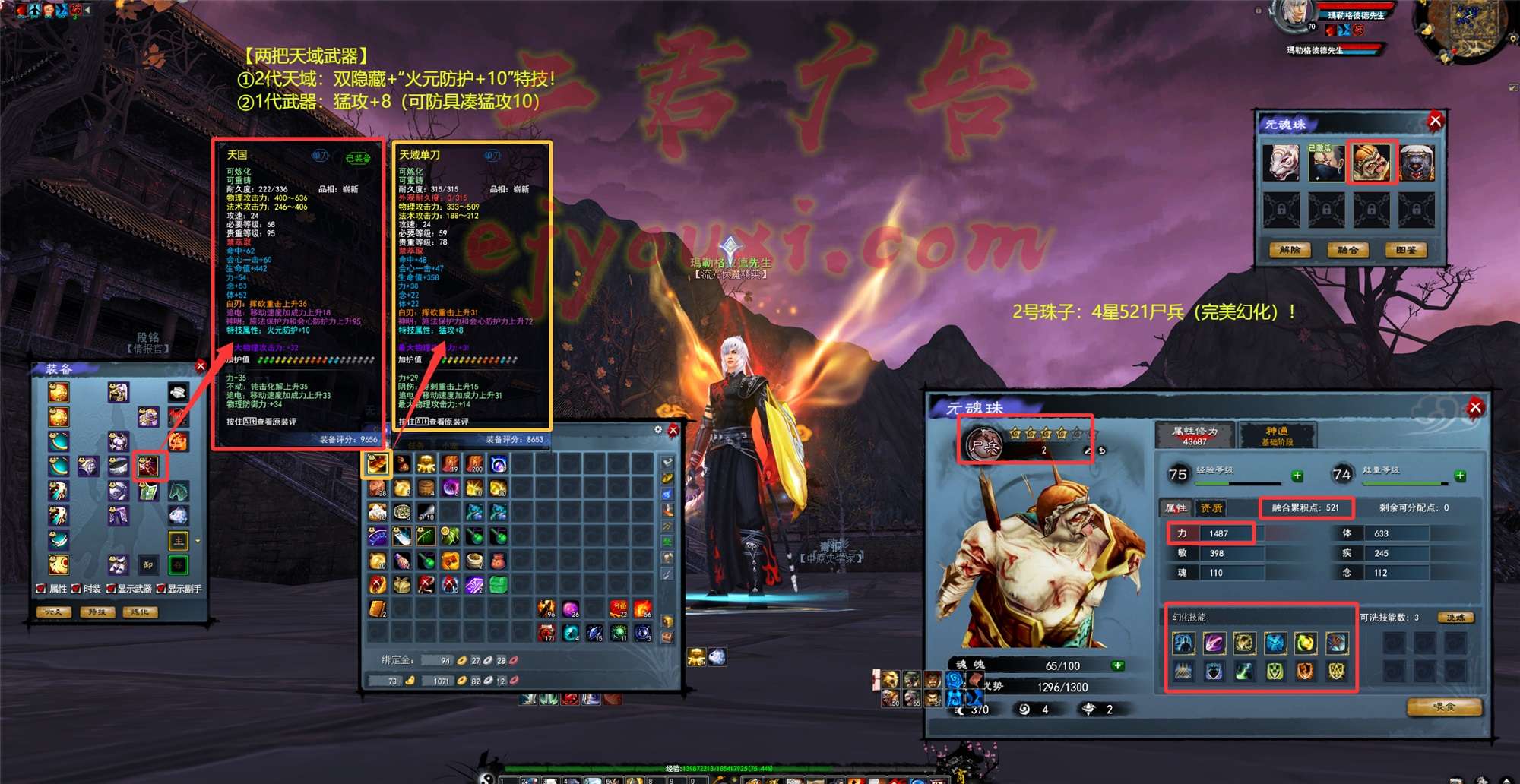This screenshot has height=784, width=1520.
Task: Close the 装备 equipment panel
Action: pos(201,366)
